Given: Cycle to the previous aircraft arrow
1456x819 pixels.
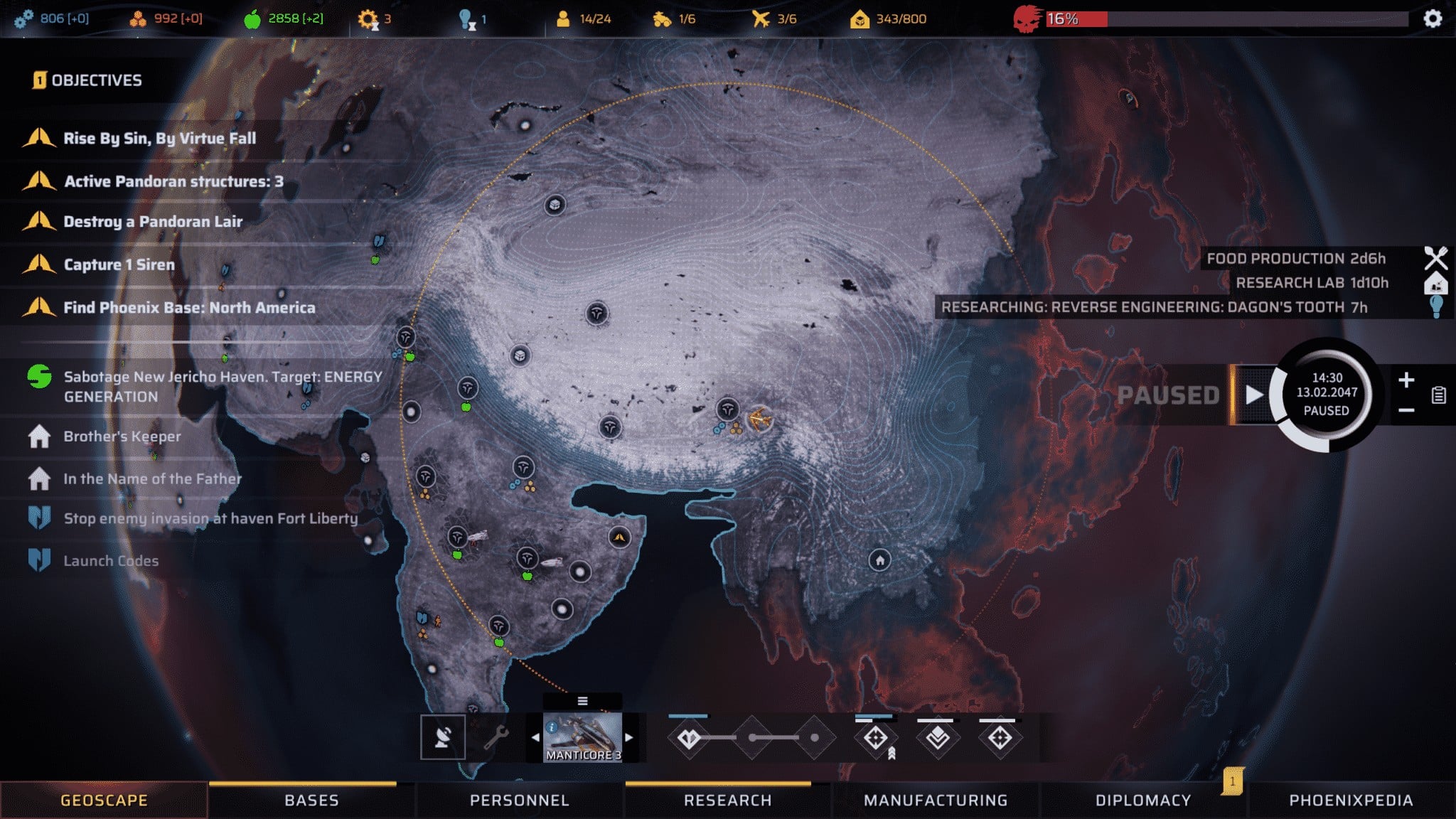Looking at the screenshot, I should coord(535,737).
